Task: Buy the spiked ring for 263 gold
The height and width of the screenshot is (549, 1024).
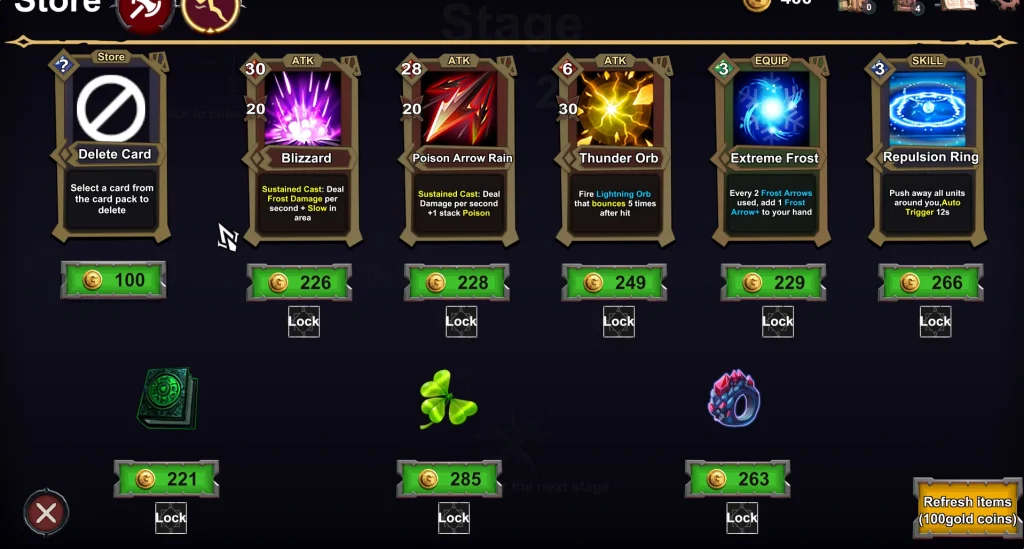Action: [x=738, y=480]
